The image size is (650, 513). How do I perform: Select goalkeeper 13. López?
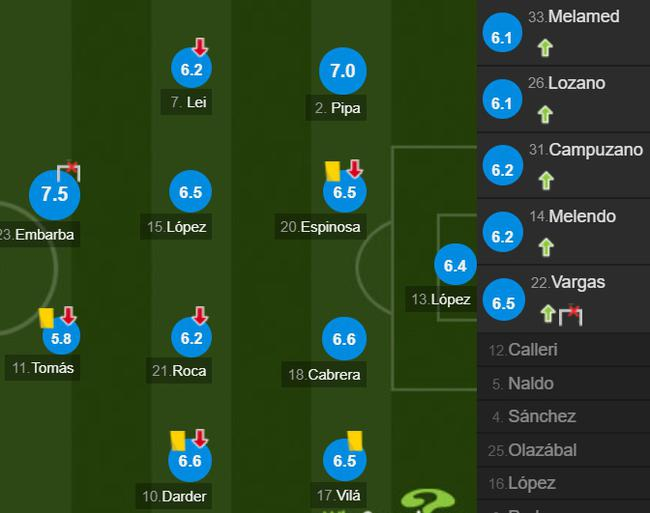click(x=455, y=266)
